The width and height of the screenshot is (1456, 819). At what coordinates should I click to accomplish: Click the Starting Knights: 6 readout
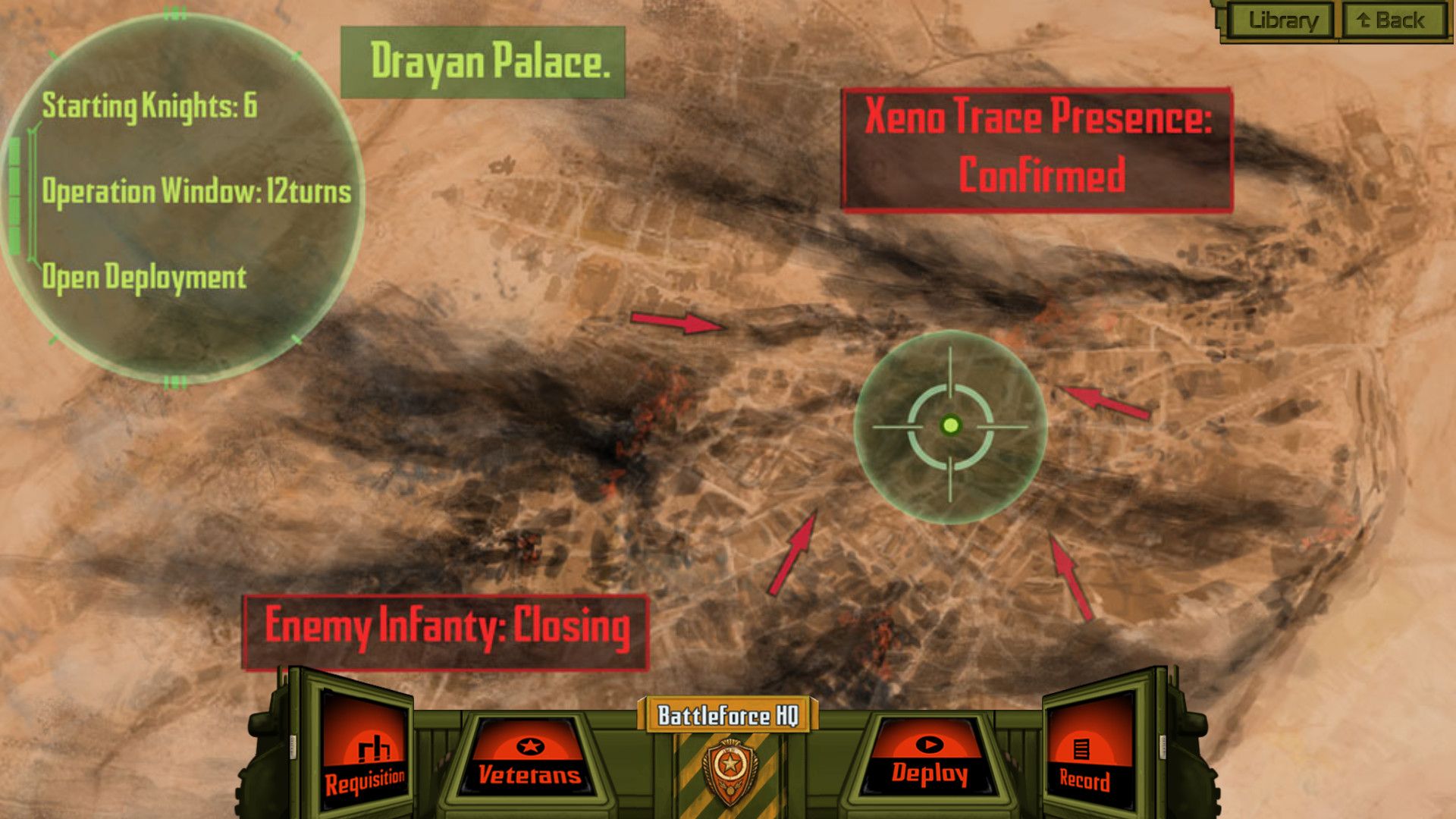(x=149, y=106)
